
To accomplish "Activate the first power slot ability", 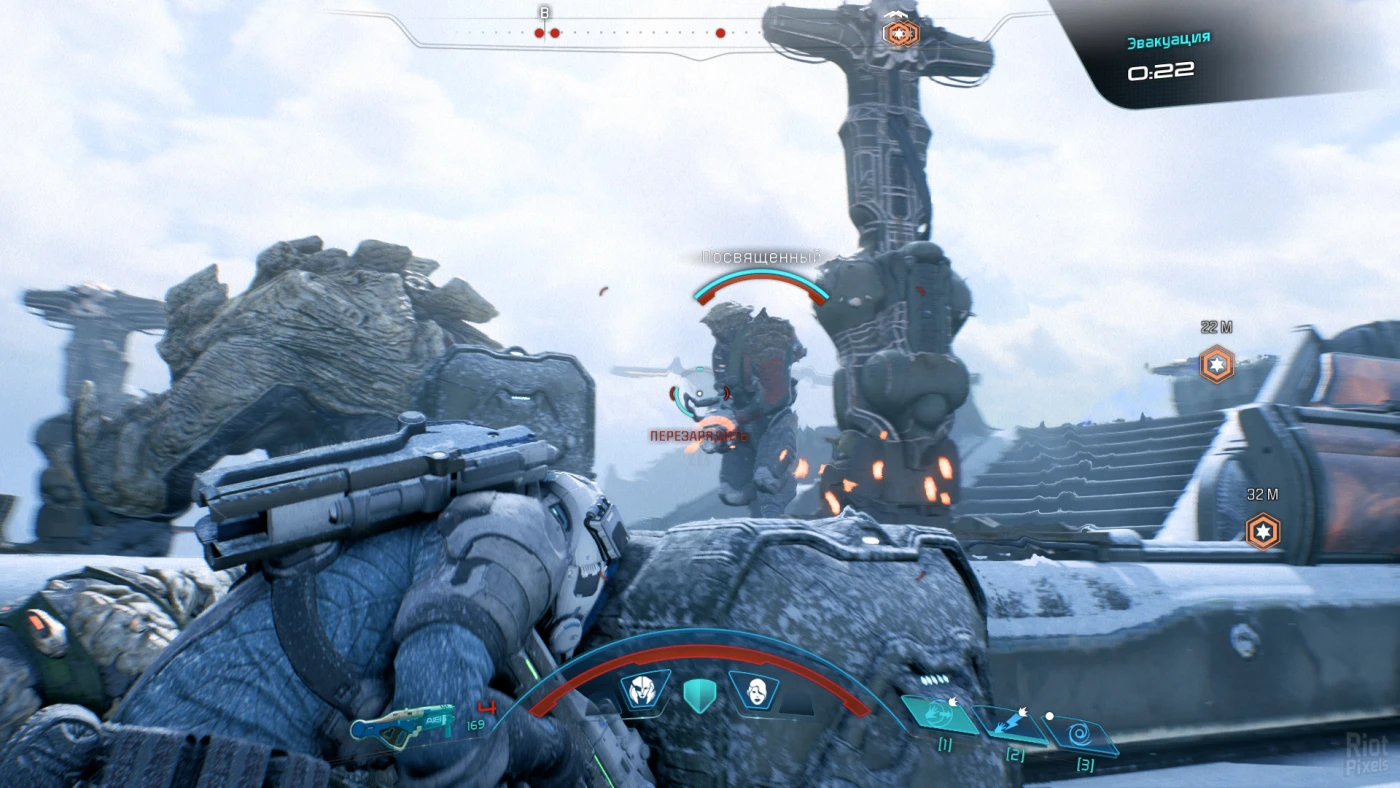I will [939, 715].
